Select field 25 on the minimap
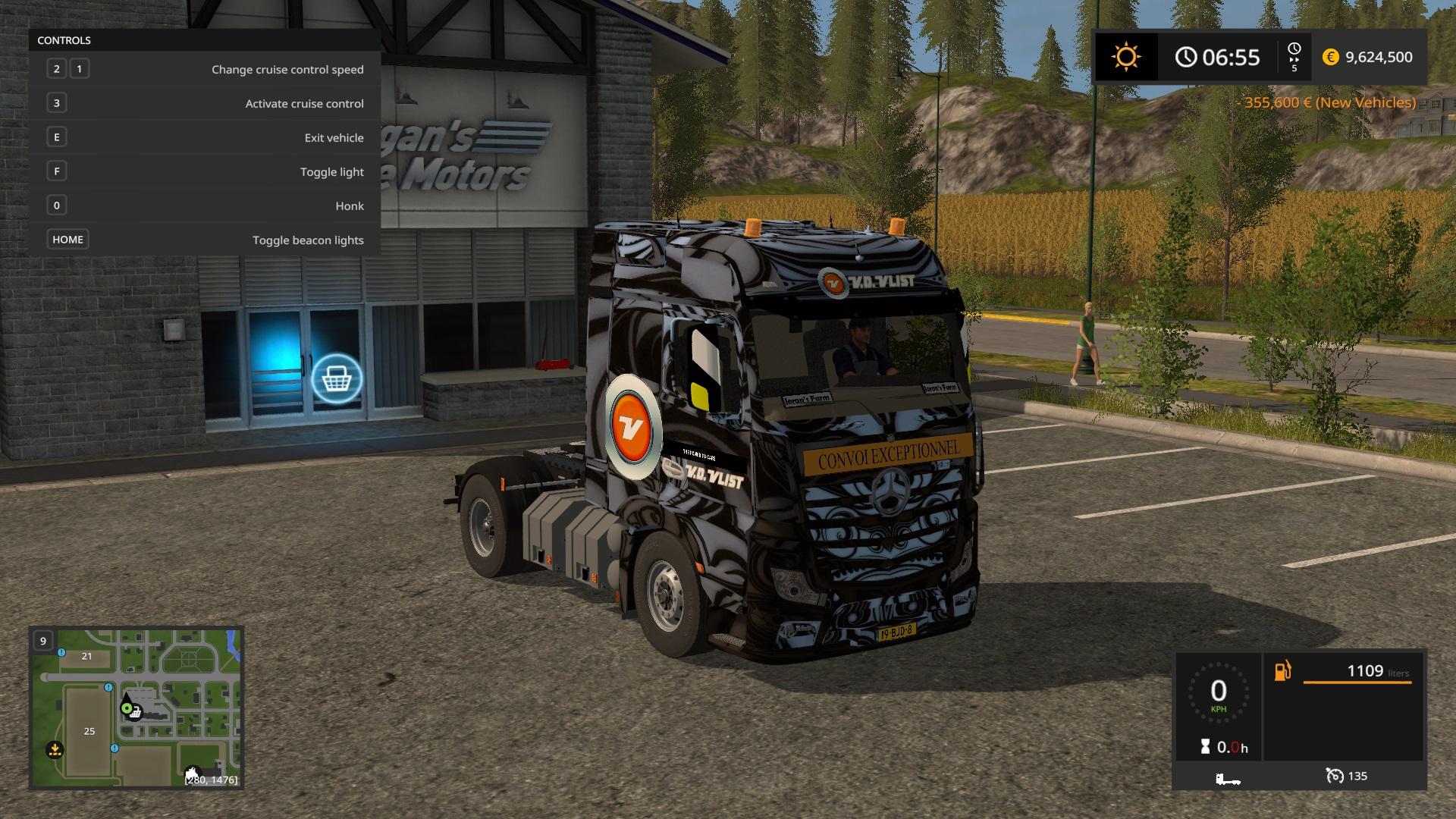The height and width of the screenshot is (819, 1456). (x=89, y=731)
